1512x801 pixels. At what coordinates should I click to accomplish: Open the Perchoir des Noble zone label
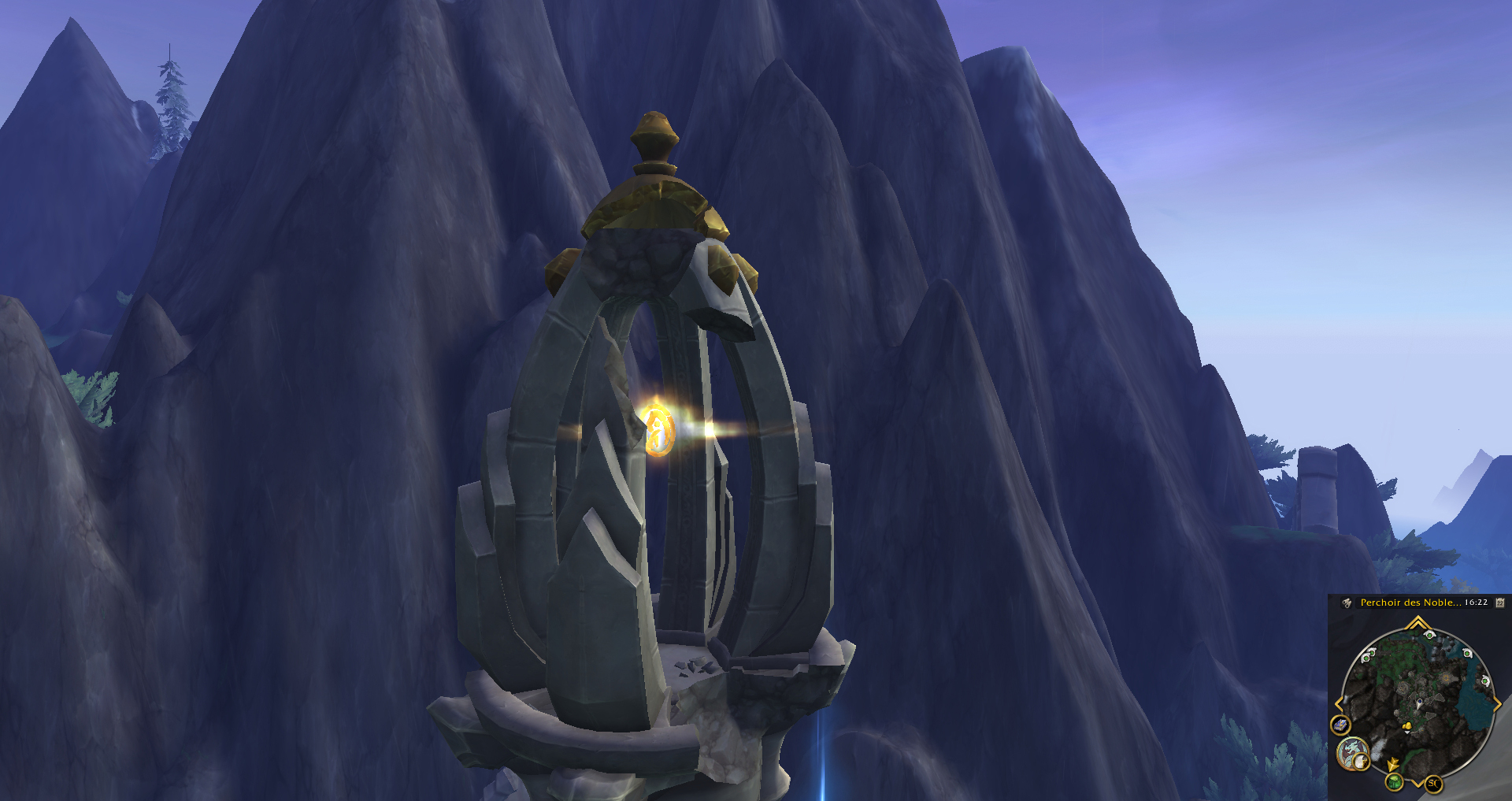click(x=1410, y=603)
